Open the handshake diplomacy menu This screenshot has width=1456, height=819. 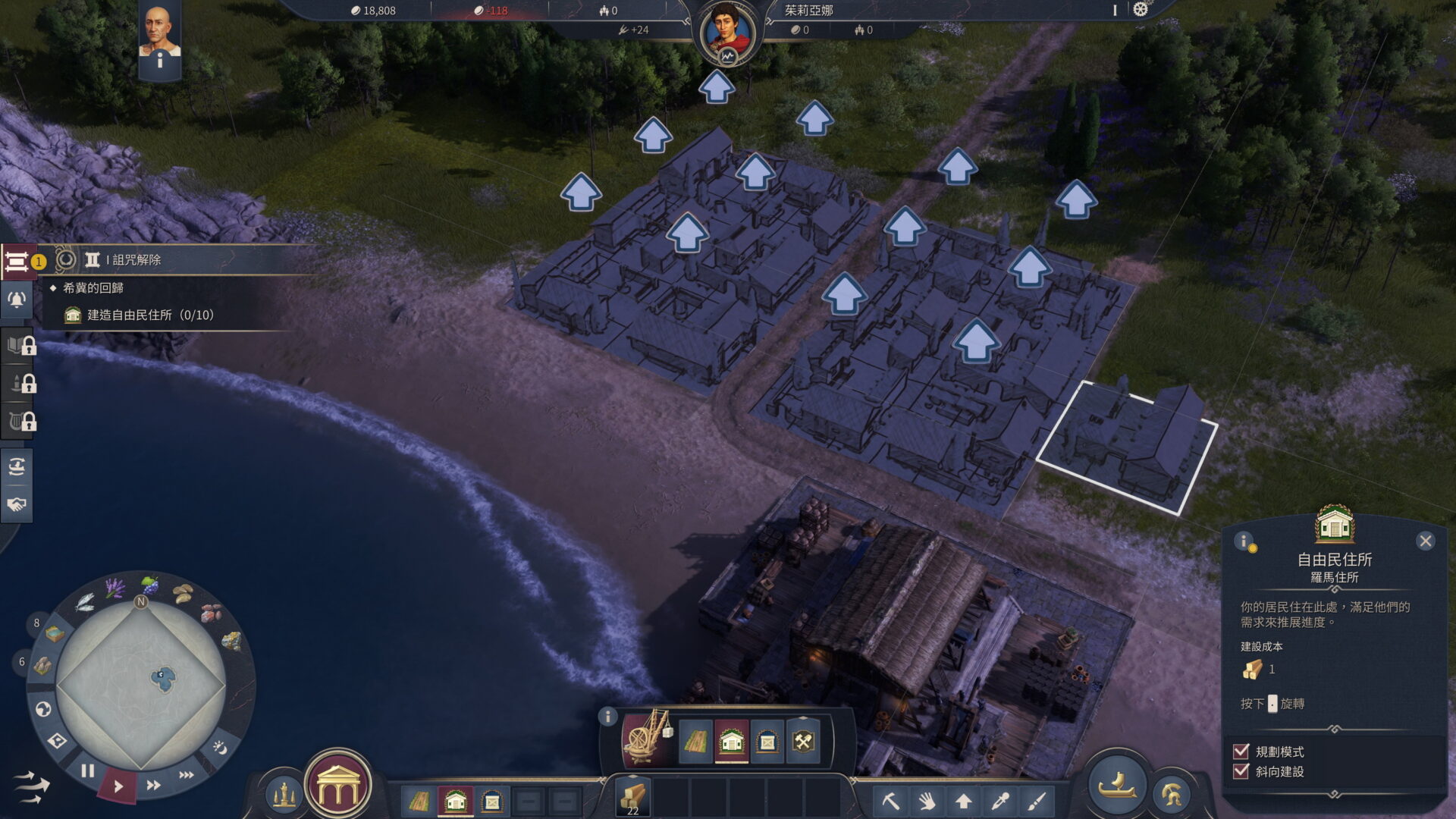pos(17,504)
